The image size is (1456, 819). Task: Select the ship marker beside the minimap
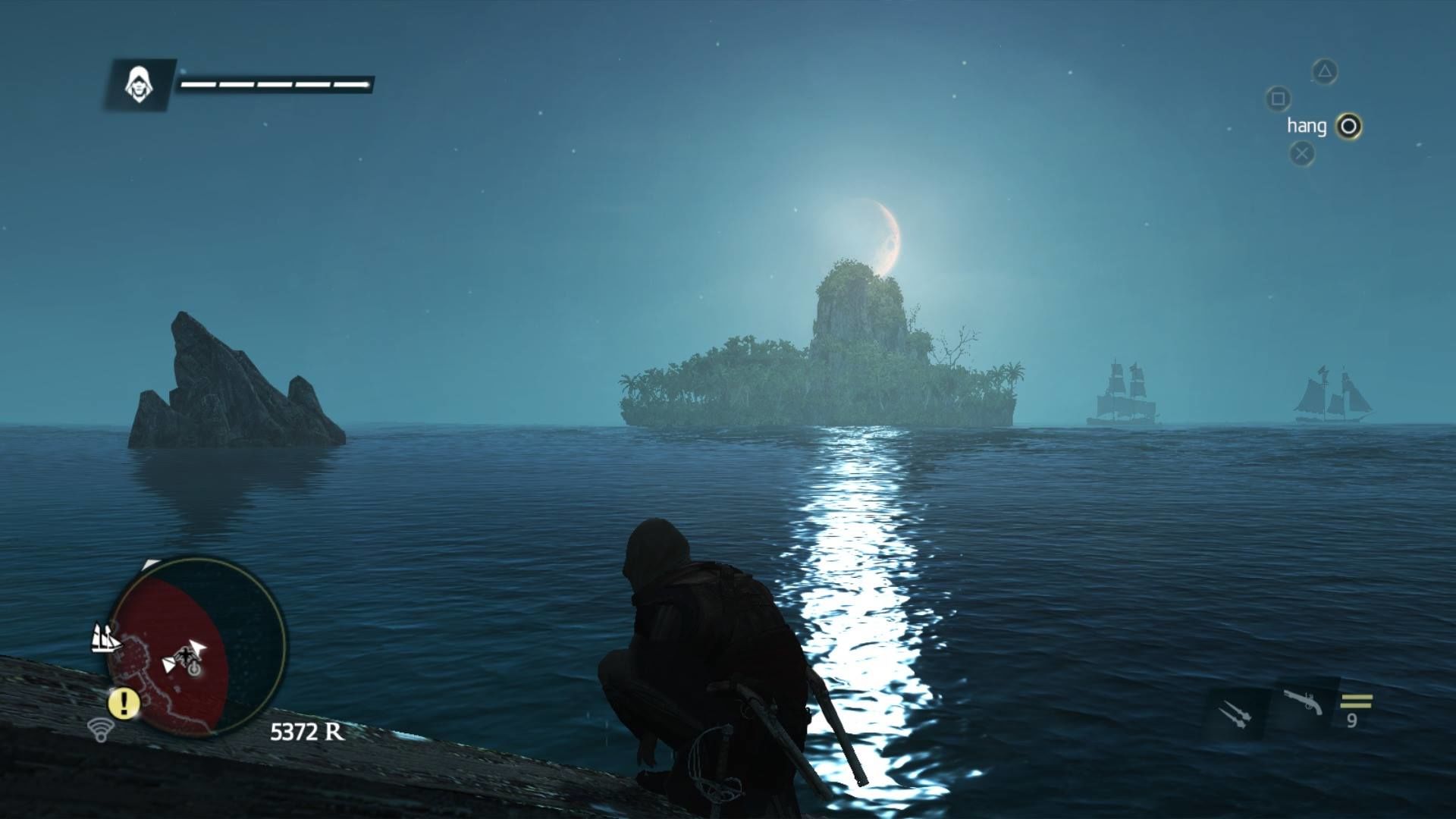coord(105,639)
